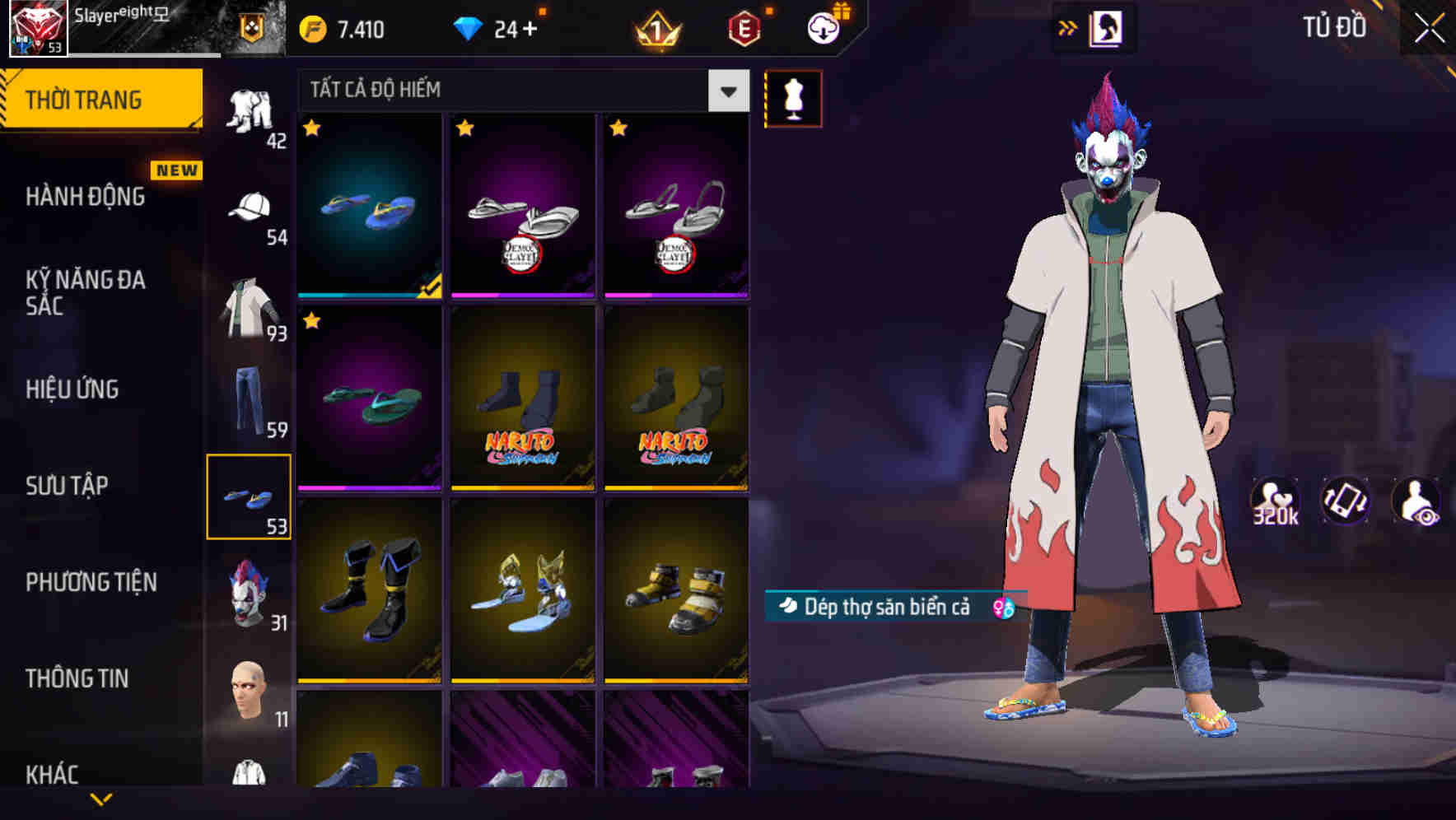Toggle the favorite star on the blue sandals
The height and width of the screenshot is (820, 1456).
point(311,129)
